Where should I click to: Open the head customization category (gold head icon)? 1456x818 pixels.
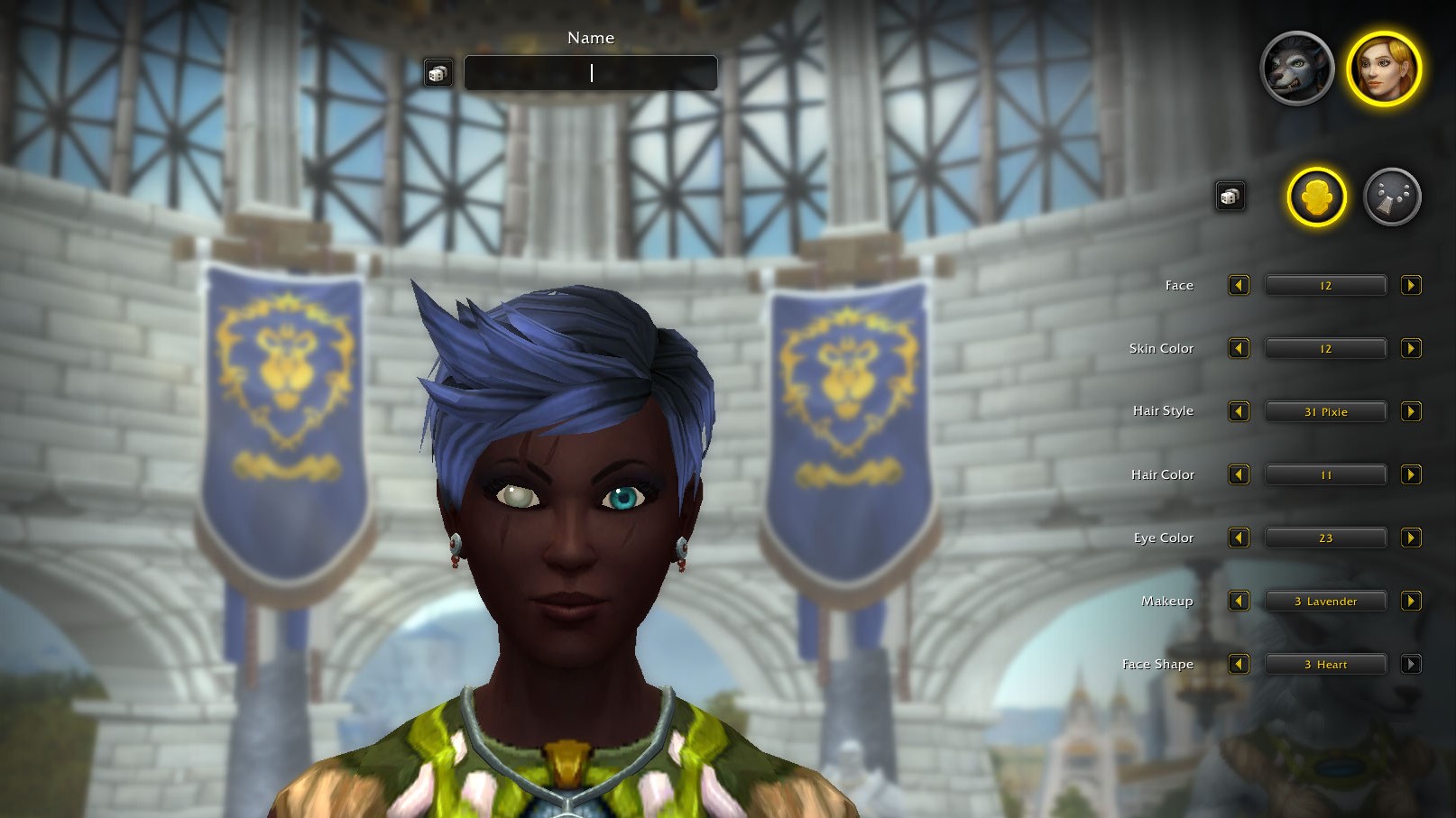(x=1316, y=199)
